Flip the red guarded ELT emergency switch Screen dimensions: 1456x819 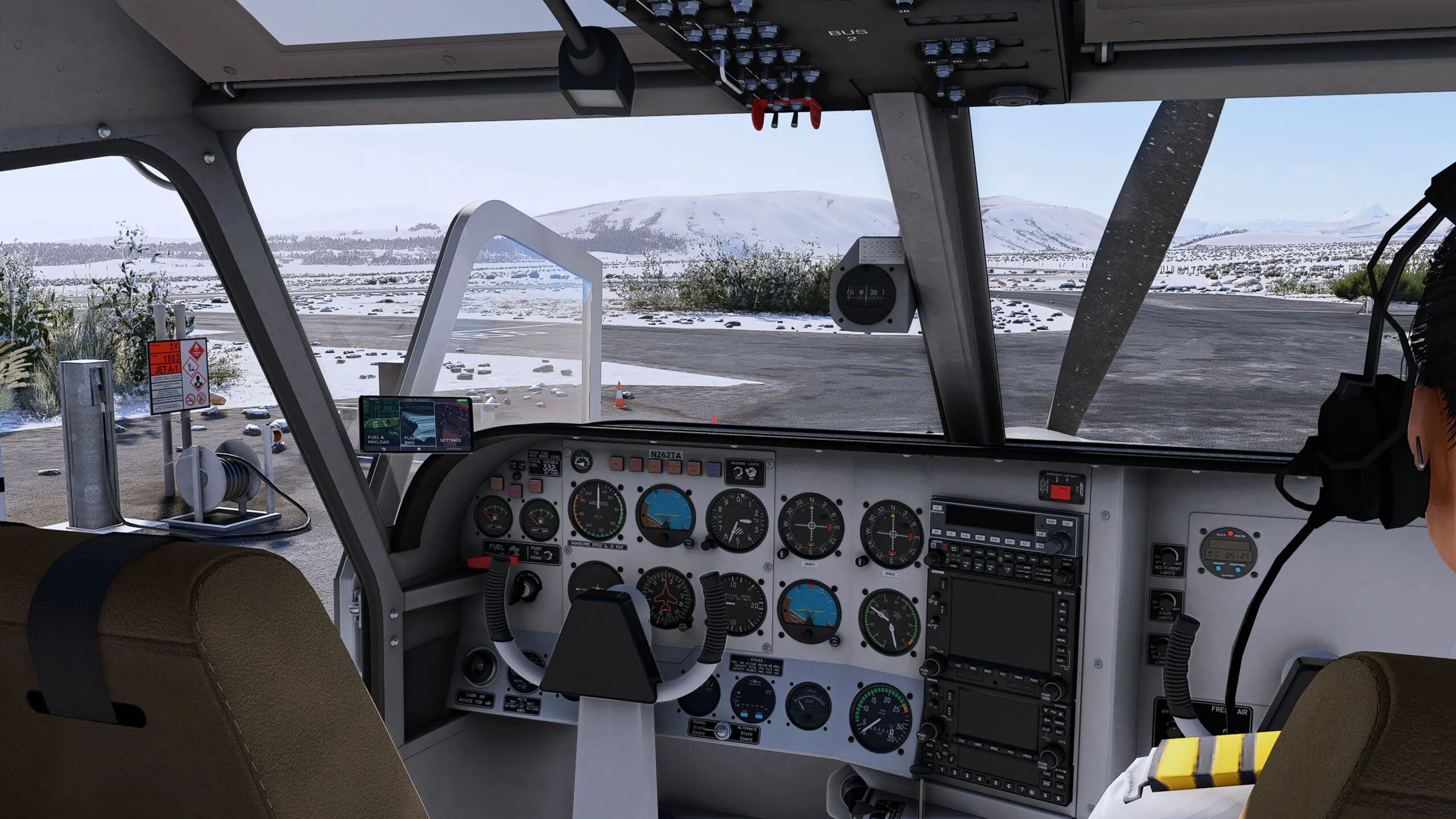1059,491
